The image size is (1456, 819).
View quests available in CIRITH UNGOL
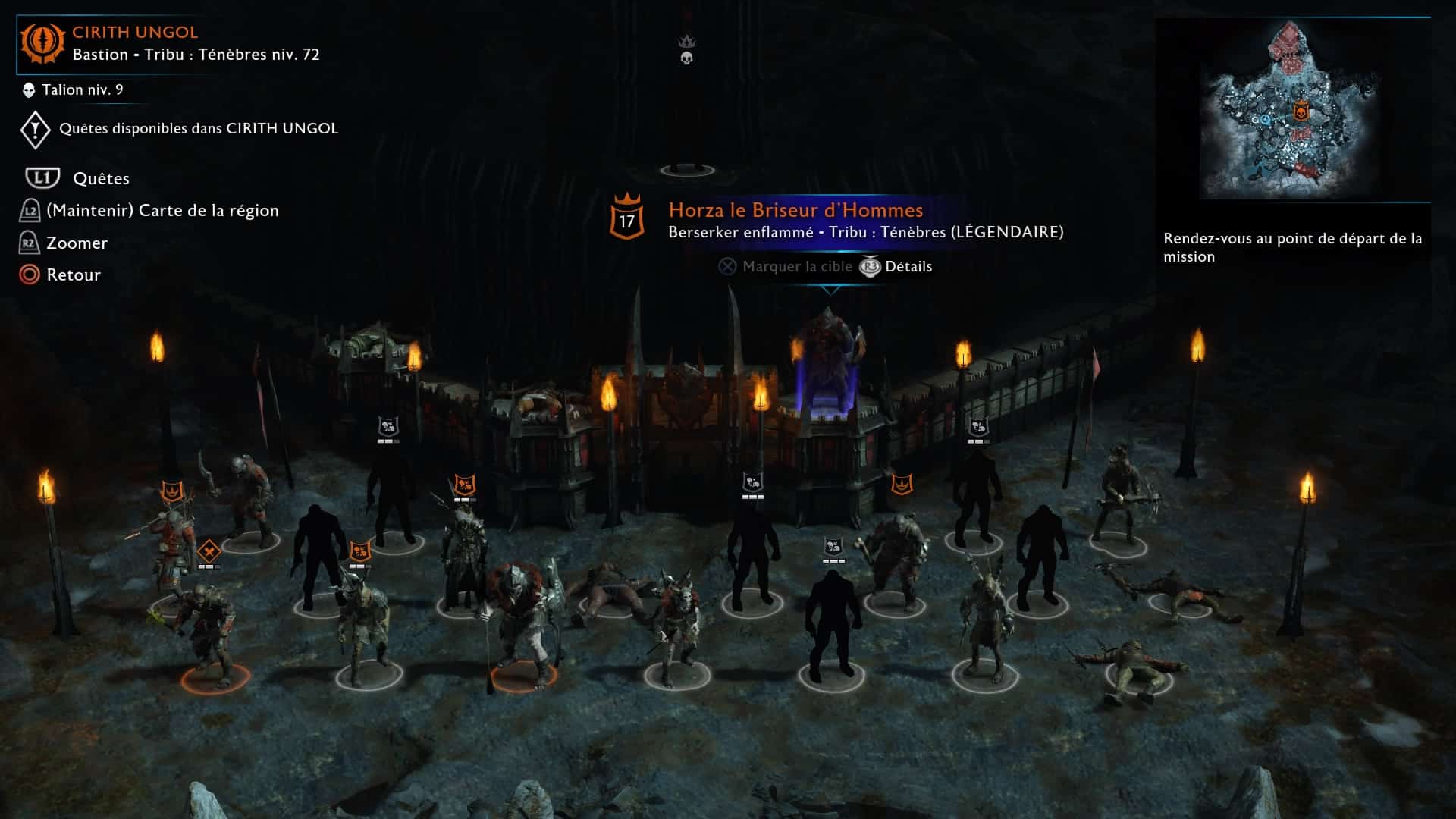coord(198,129)
